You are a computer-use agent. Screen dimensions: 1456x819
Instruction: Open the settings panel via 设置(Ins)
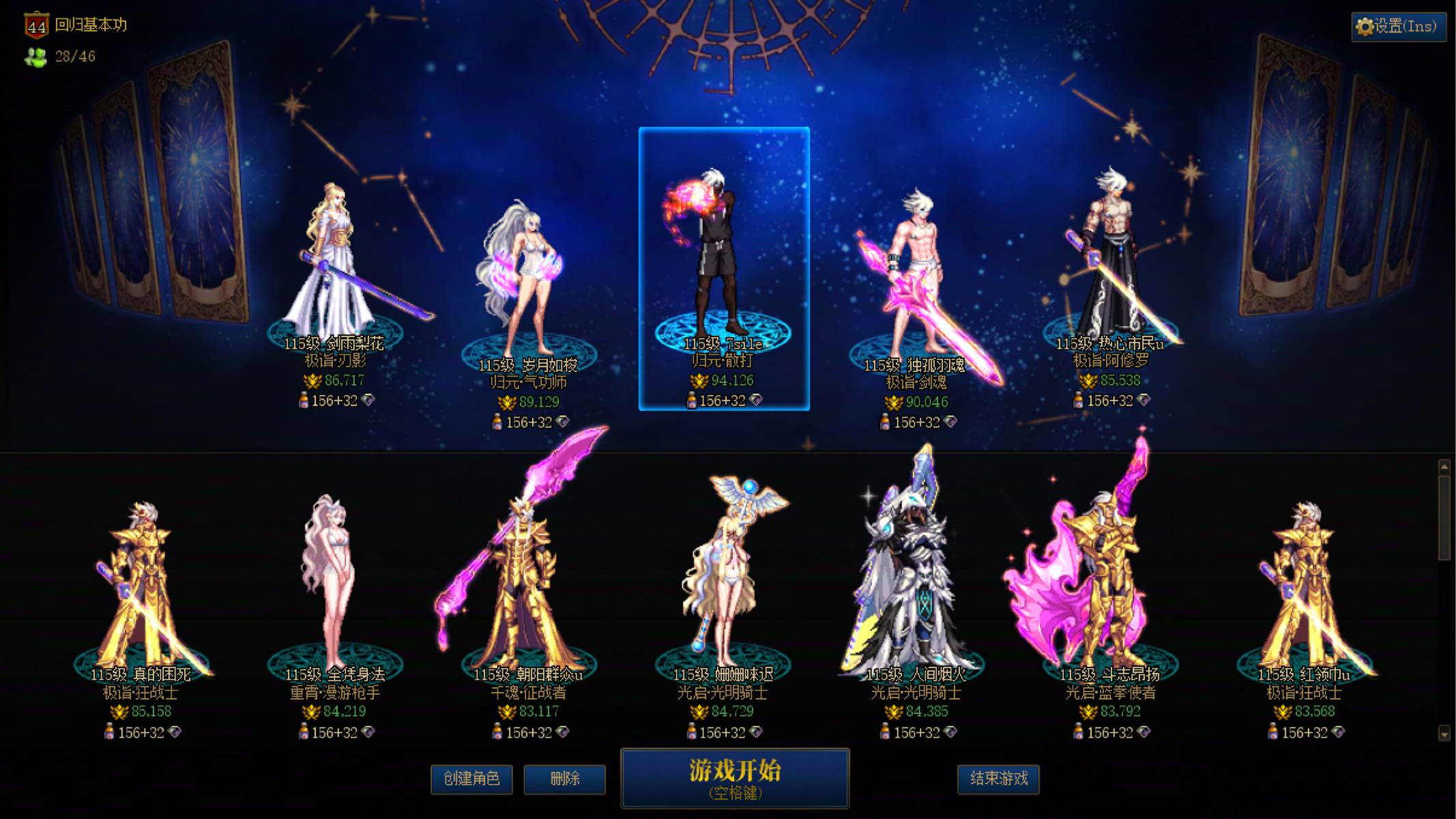(x=1400, y=27)
